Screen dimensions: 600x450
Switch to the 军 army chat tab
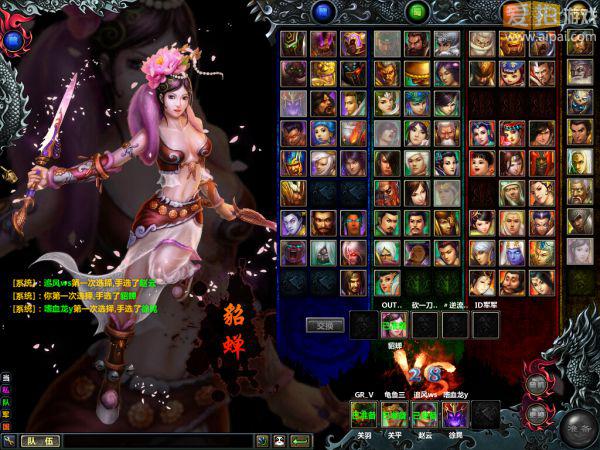pyautogui.click(x=6, y=416)
